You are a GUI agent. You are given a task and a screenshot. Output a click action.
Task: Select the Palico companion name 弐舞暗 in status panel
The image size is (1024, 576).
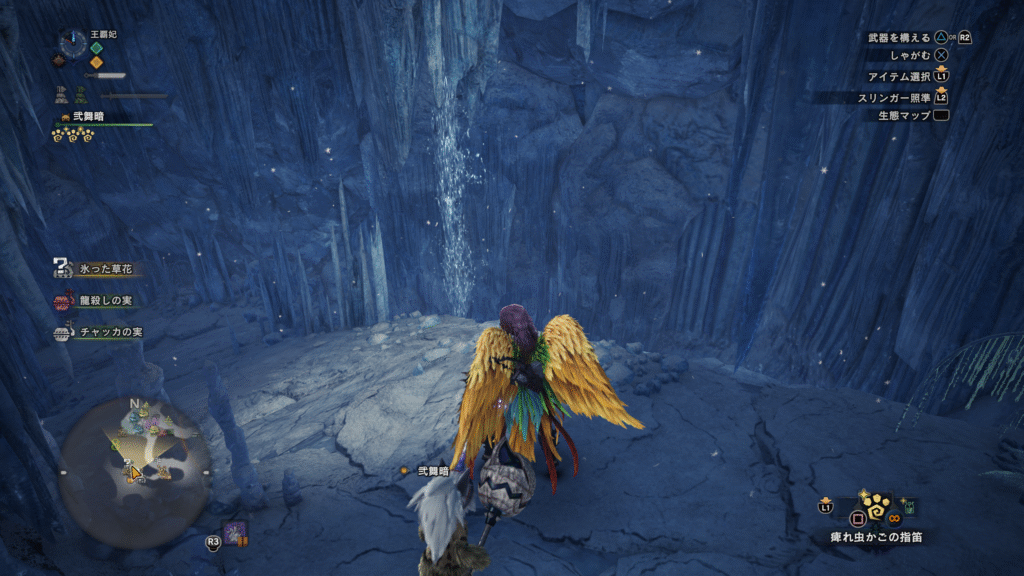(x=90, y=116)
